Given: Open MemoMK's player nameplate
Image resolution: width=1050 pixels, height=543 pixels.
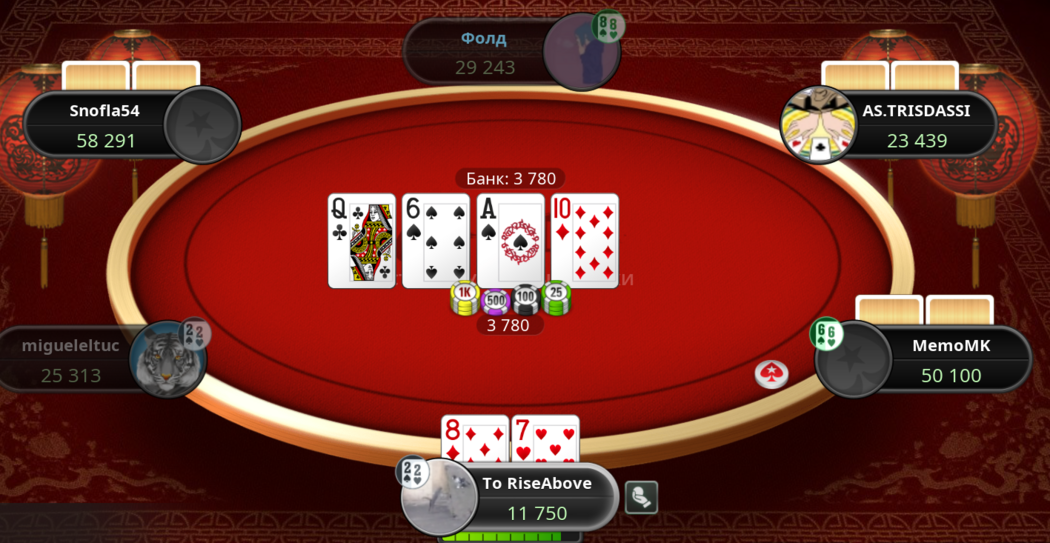Looking at the screenshot, I should [x=950, y=361].
